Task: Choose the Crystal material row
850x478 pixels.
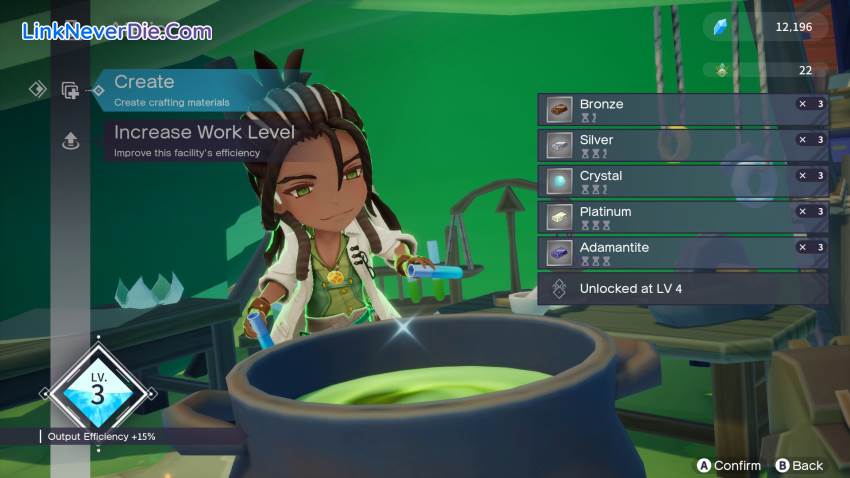Action: pos(682,181)
